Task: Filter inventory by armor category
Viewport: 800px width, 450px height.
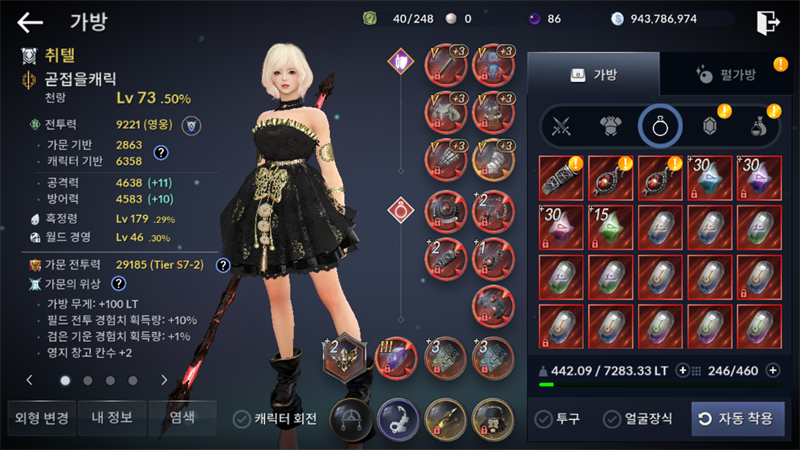Action: [x=611, y=126]
